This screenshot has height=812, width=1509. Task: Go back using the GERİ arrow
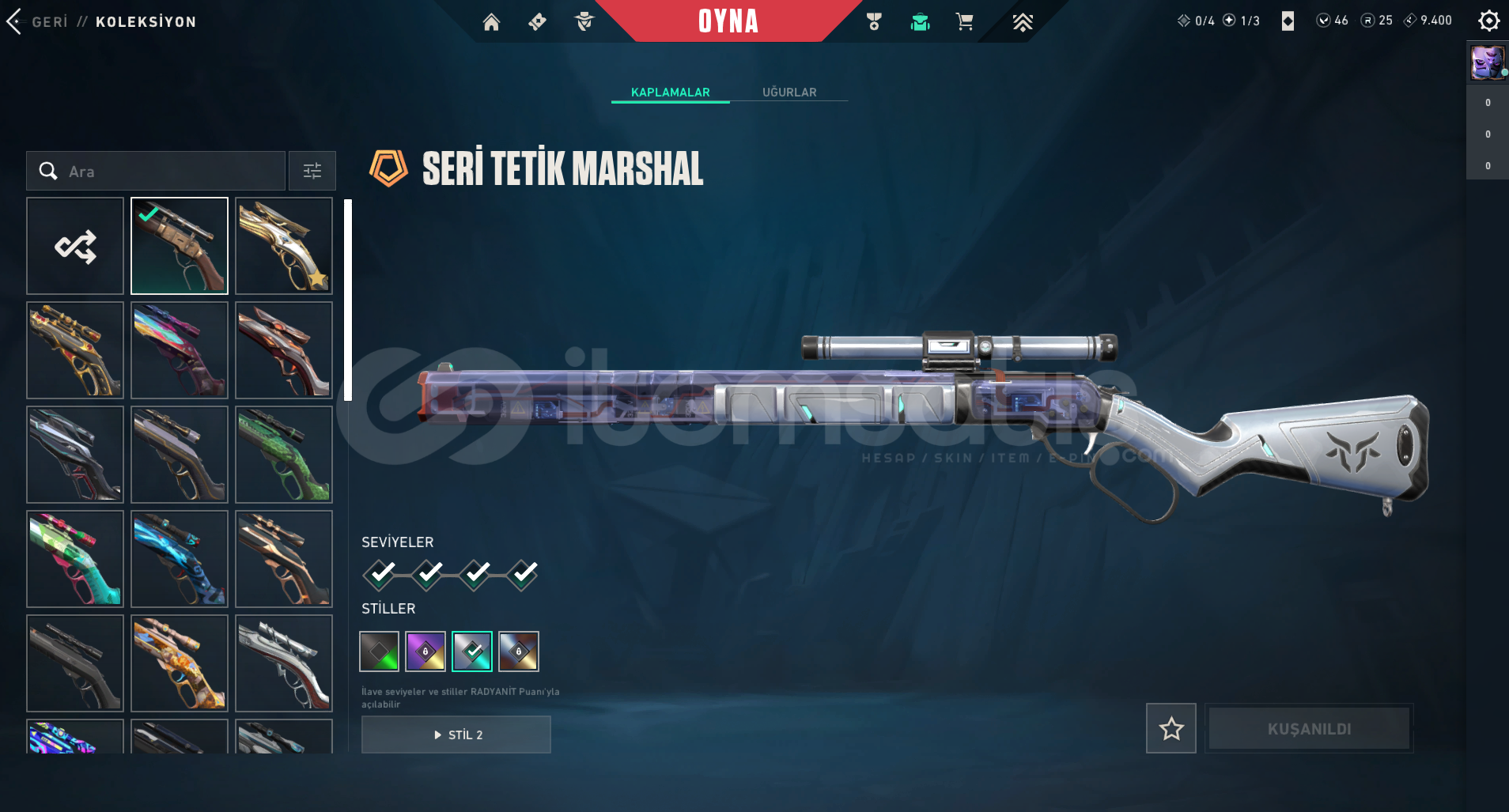(16, 21)
